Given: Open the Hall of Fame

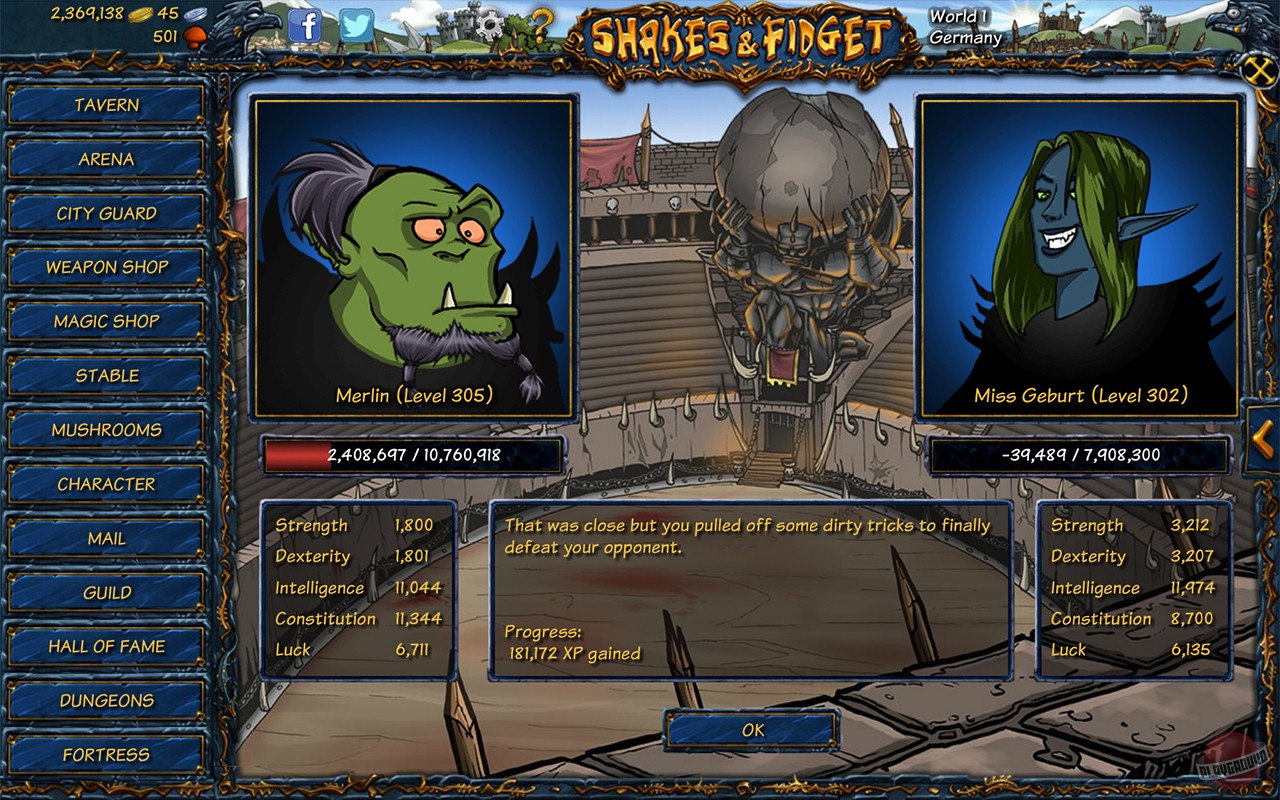Looking at the screenshot, I should tap(107, 646).
